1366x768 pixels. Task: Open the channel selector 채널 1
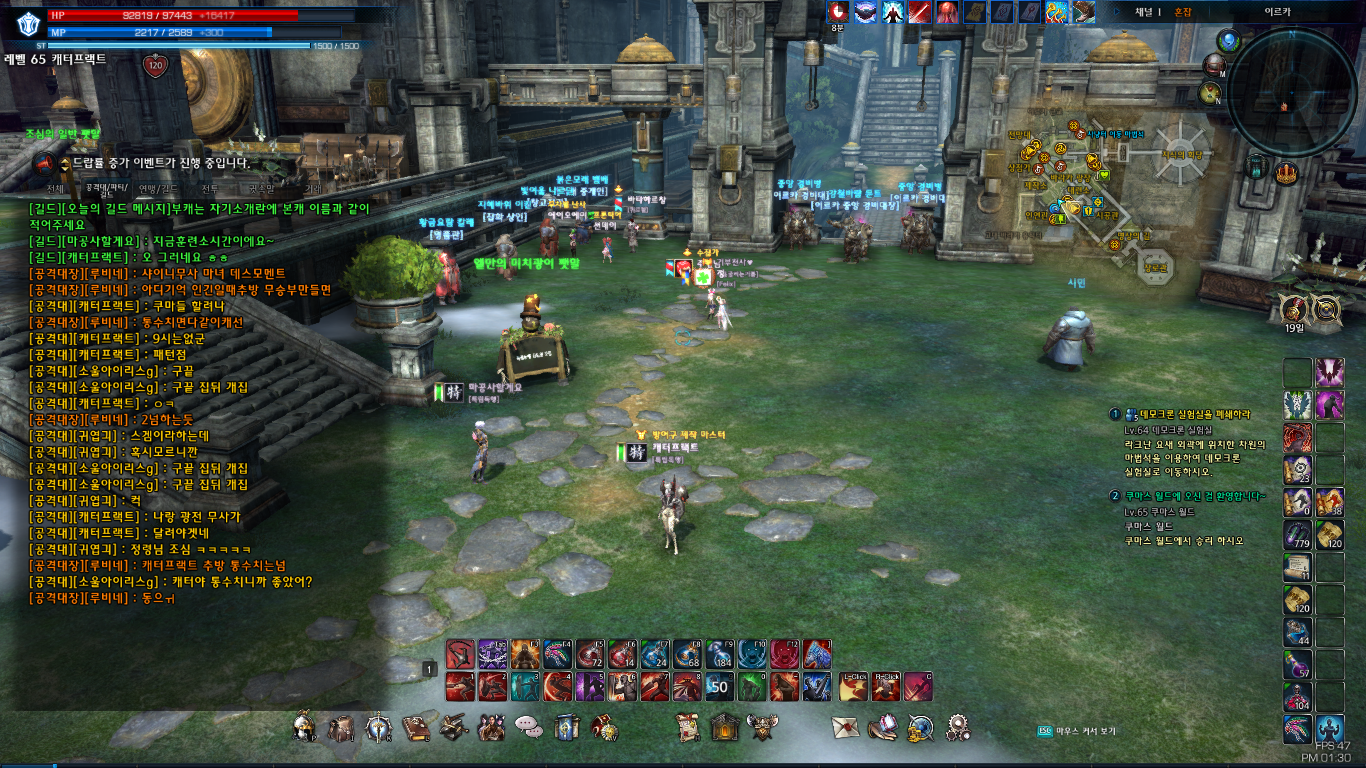(1147, 12)
